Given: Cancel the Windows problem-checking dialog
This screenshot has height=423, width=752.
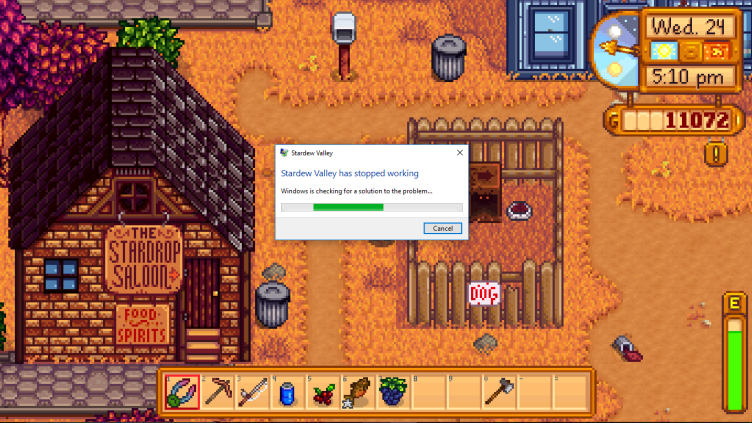Looking at the screenshot, I should [443, 228].
